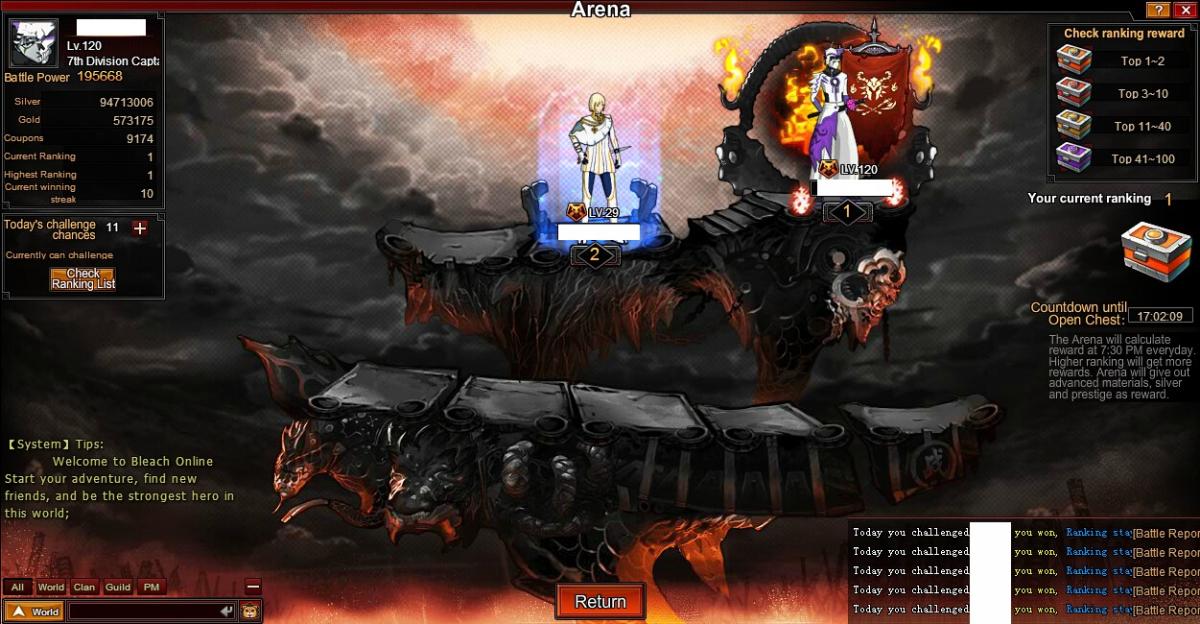
Task: Open the chat emoticon picker
Action: point(250,611)
